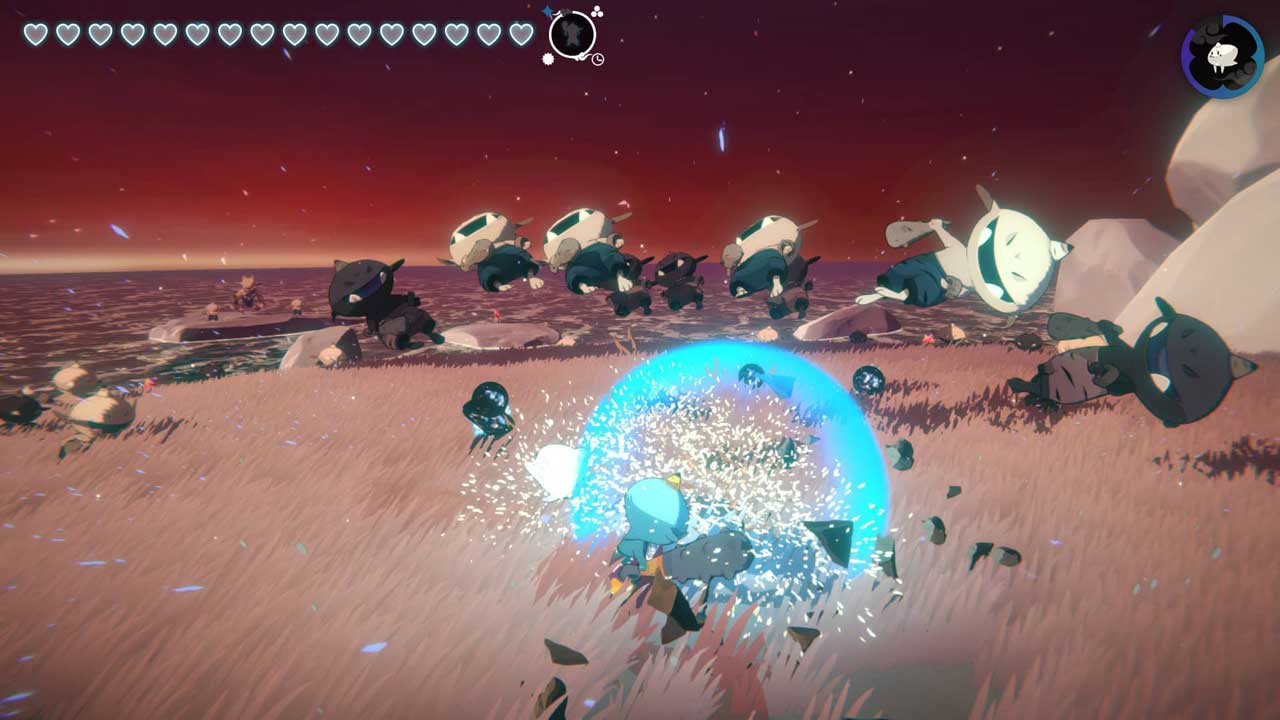Click the three white dots cluster icon
The height and width of the screenshot is (720, 1280).
[597, 13]
